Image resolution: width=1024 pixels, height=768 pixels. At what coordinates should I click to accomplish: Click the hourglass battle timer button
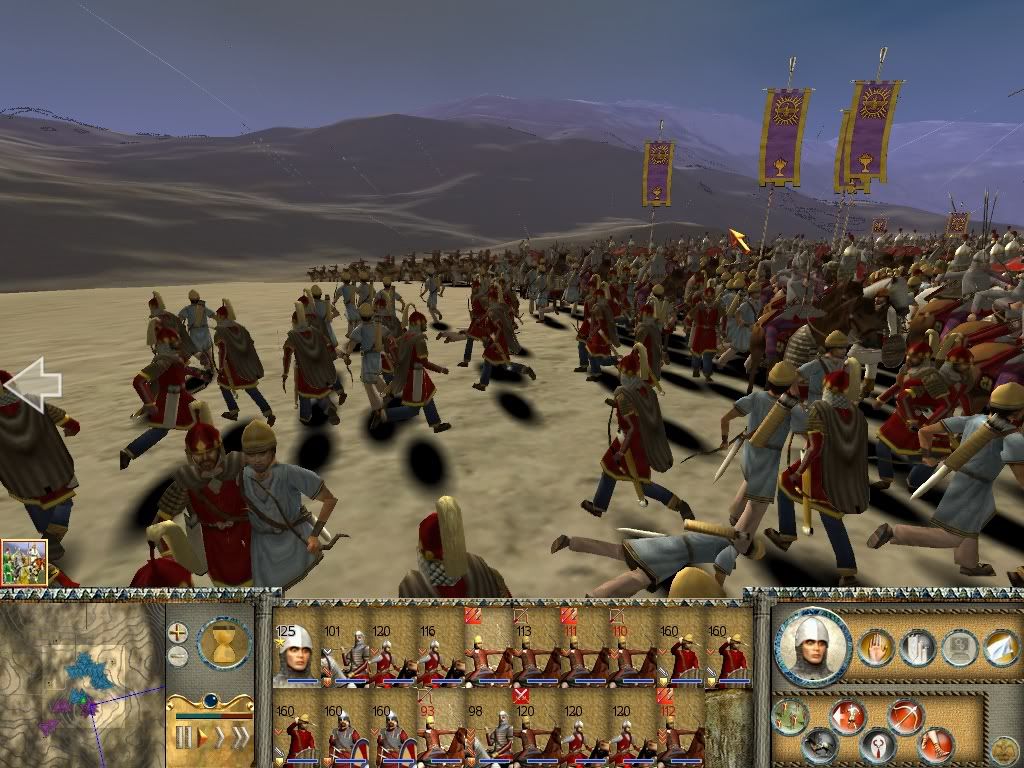tap(223, 641)
